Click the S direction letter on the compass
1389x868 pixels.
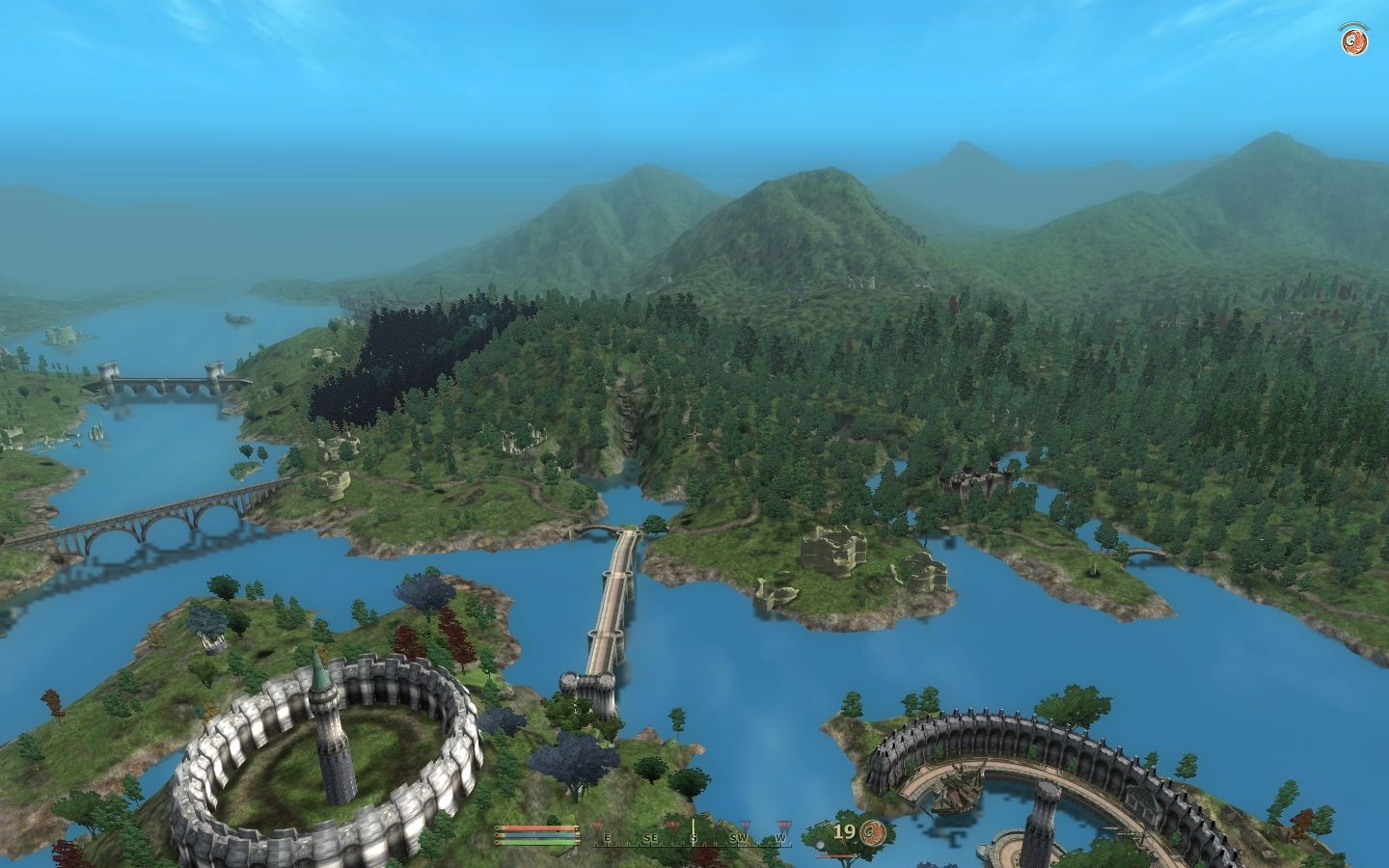[694, 837]
